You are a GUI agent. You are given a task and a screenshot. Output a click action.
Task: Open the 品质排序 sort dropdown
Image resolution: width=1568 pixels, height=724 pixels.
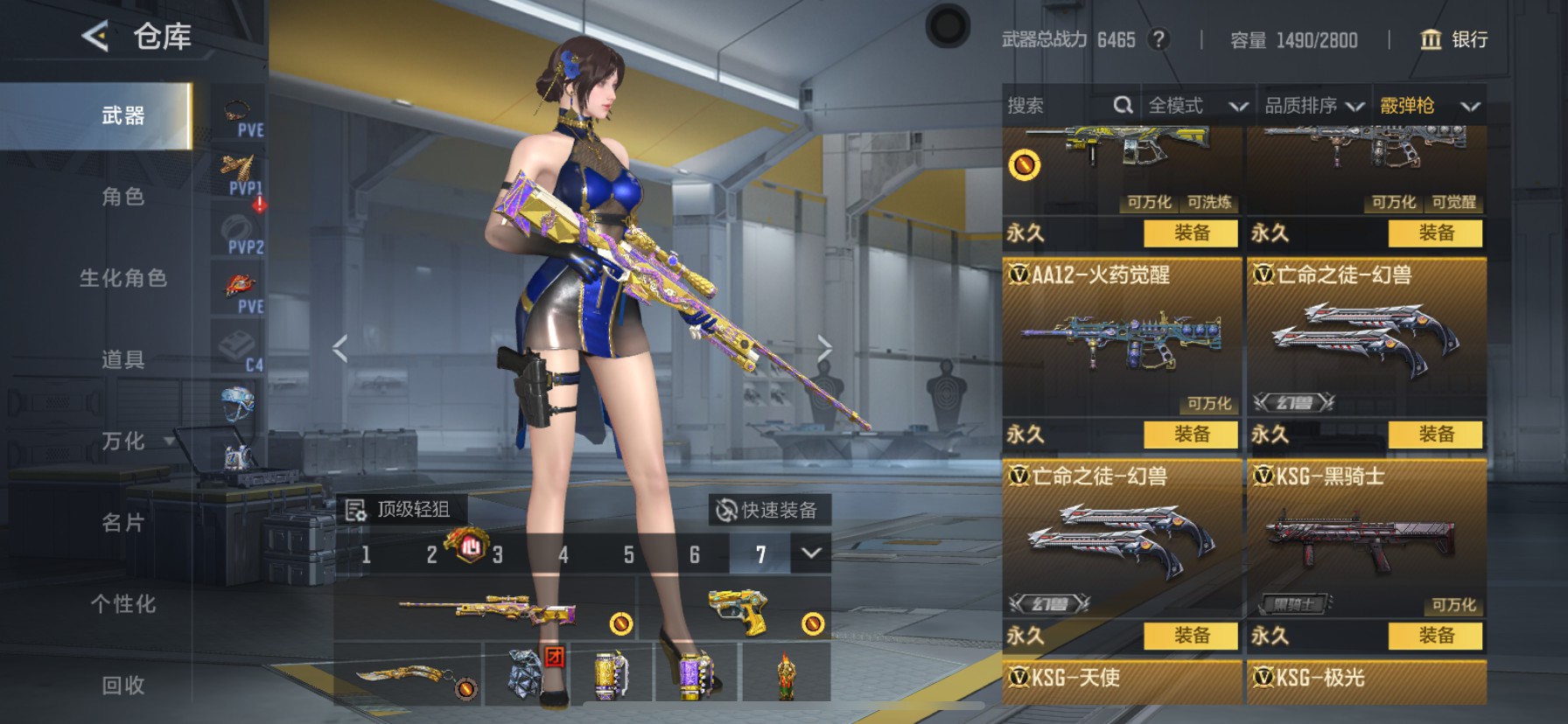(x=1314, y=106)
